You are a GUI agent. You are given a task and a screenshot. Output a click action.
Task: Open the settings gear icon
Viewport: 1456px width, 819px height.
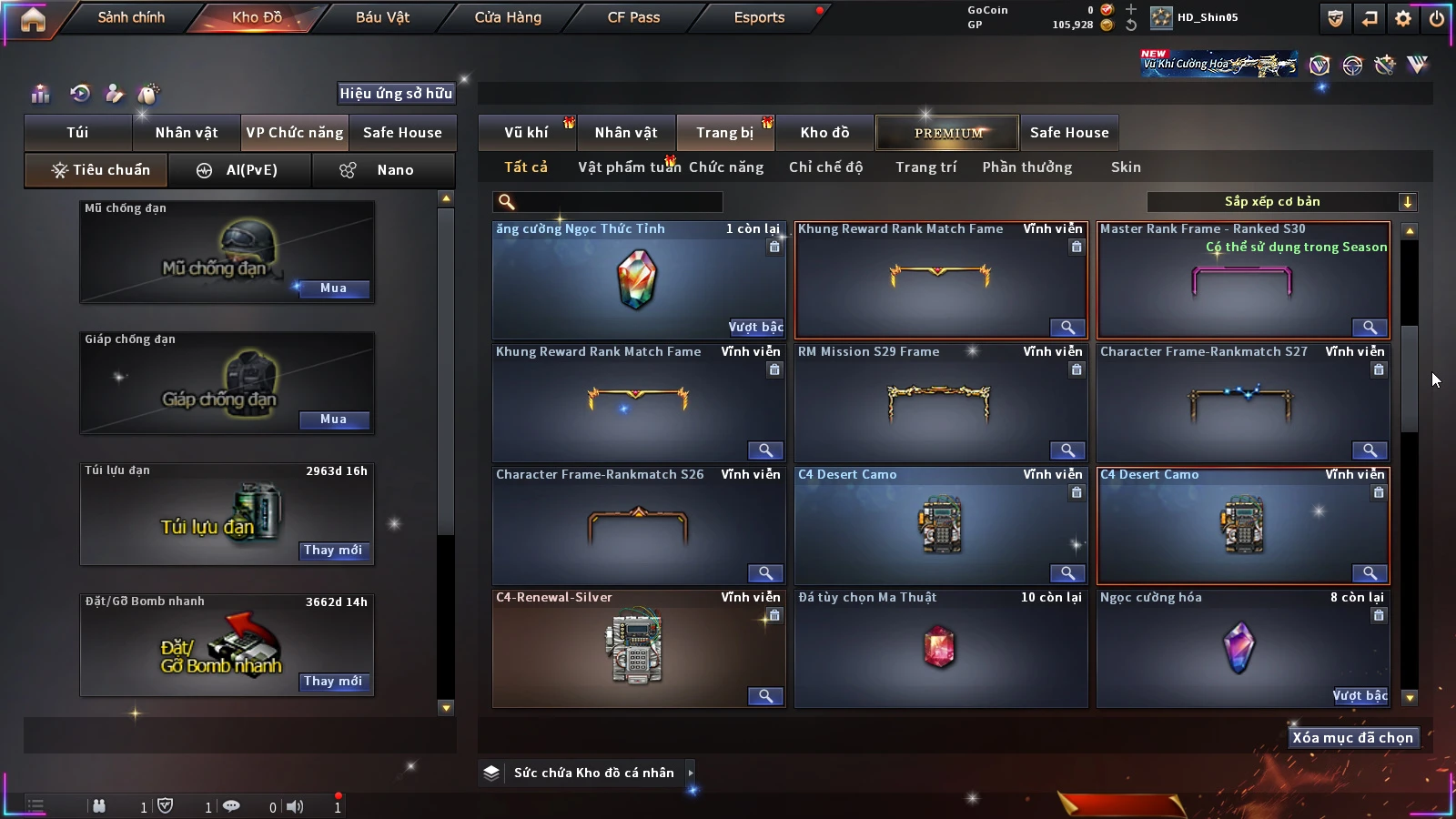point(1403,18)
